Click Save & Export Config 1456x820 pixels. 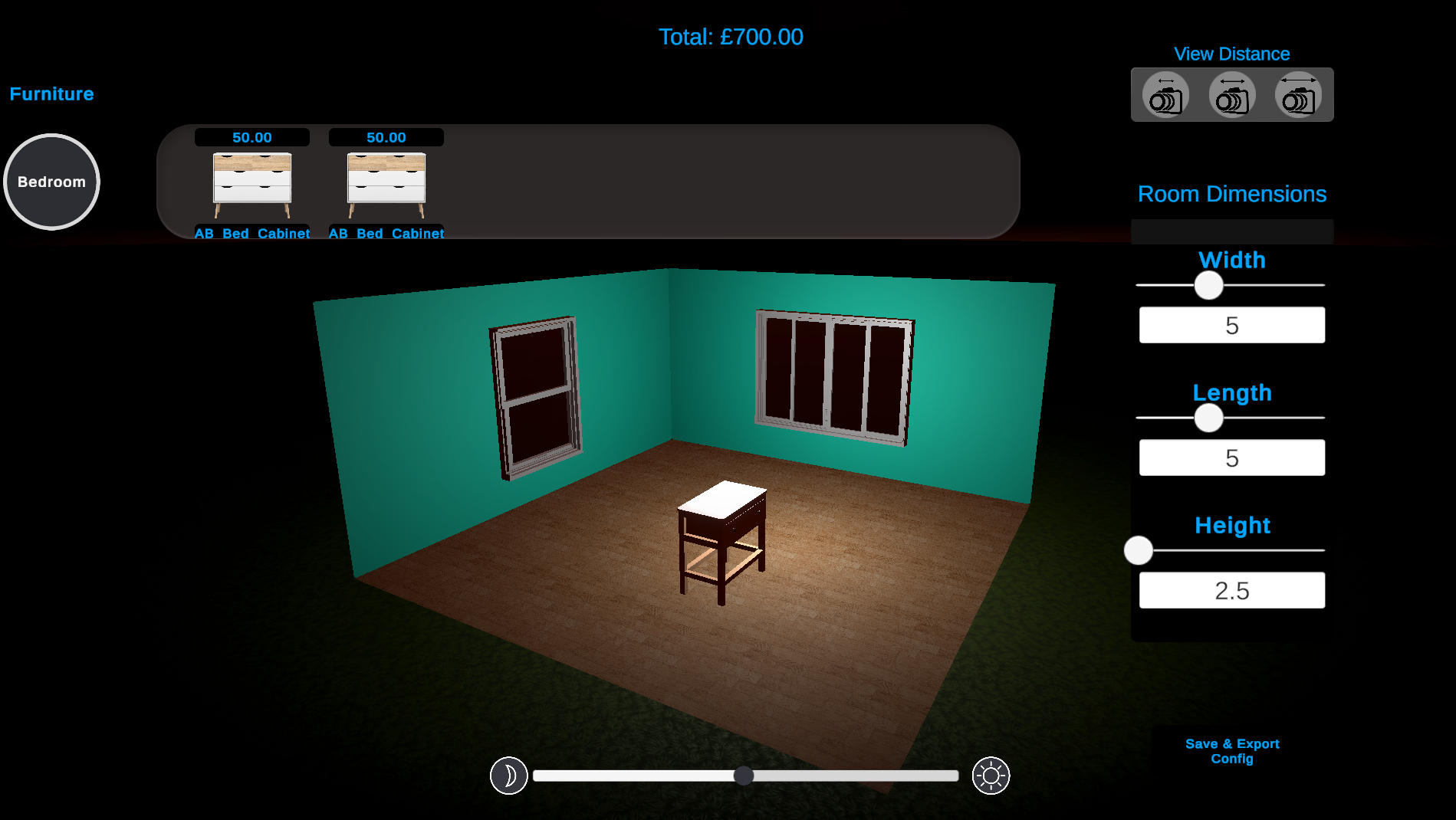1231,751
